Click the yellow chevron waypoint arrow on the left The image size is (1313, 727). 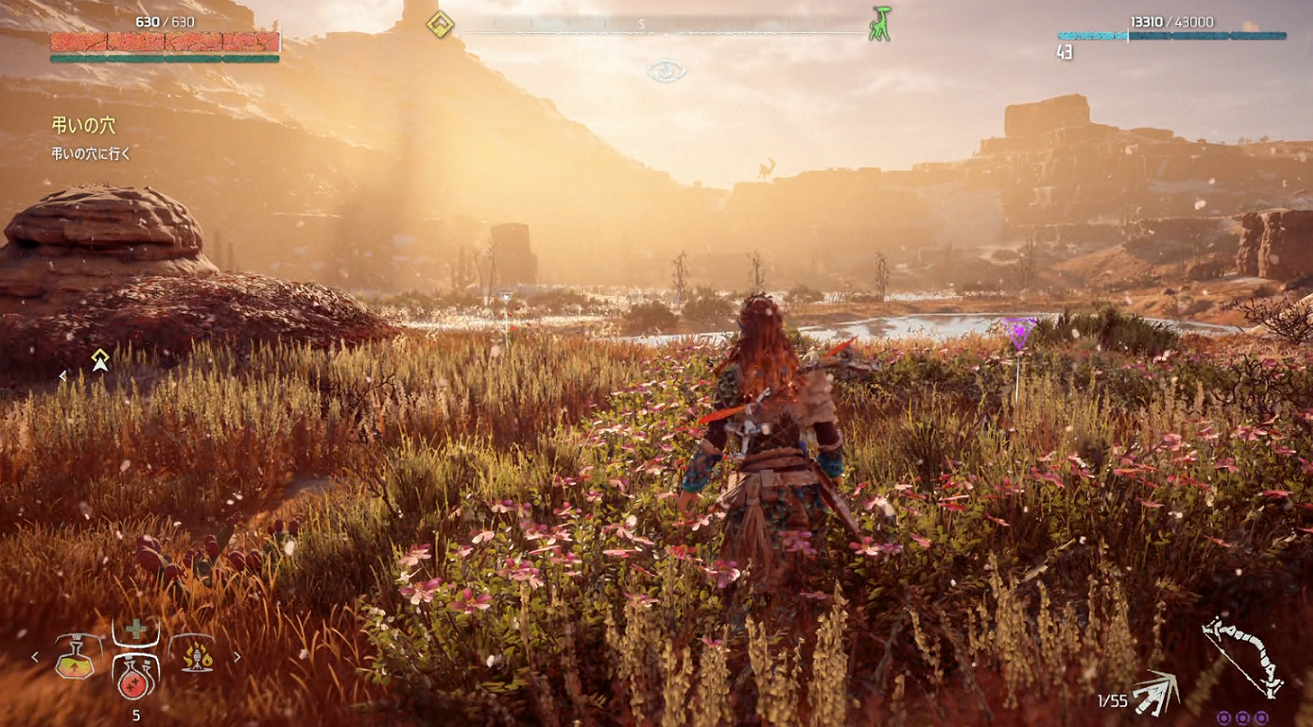tap(99, 360)
